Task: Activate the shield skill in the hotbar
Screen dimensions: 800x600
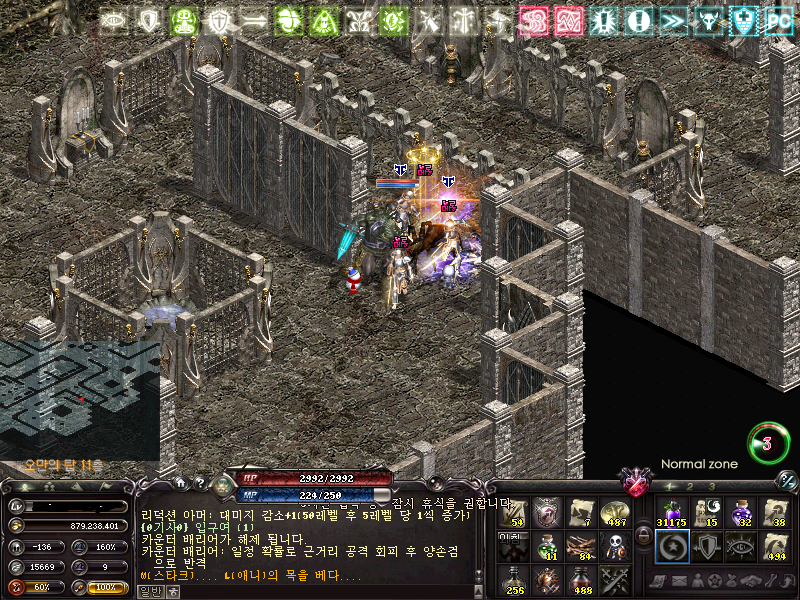Action: [706, 546]
